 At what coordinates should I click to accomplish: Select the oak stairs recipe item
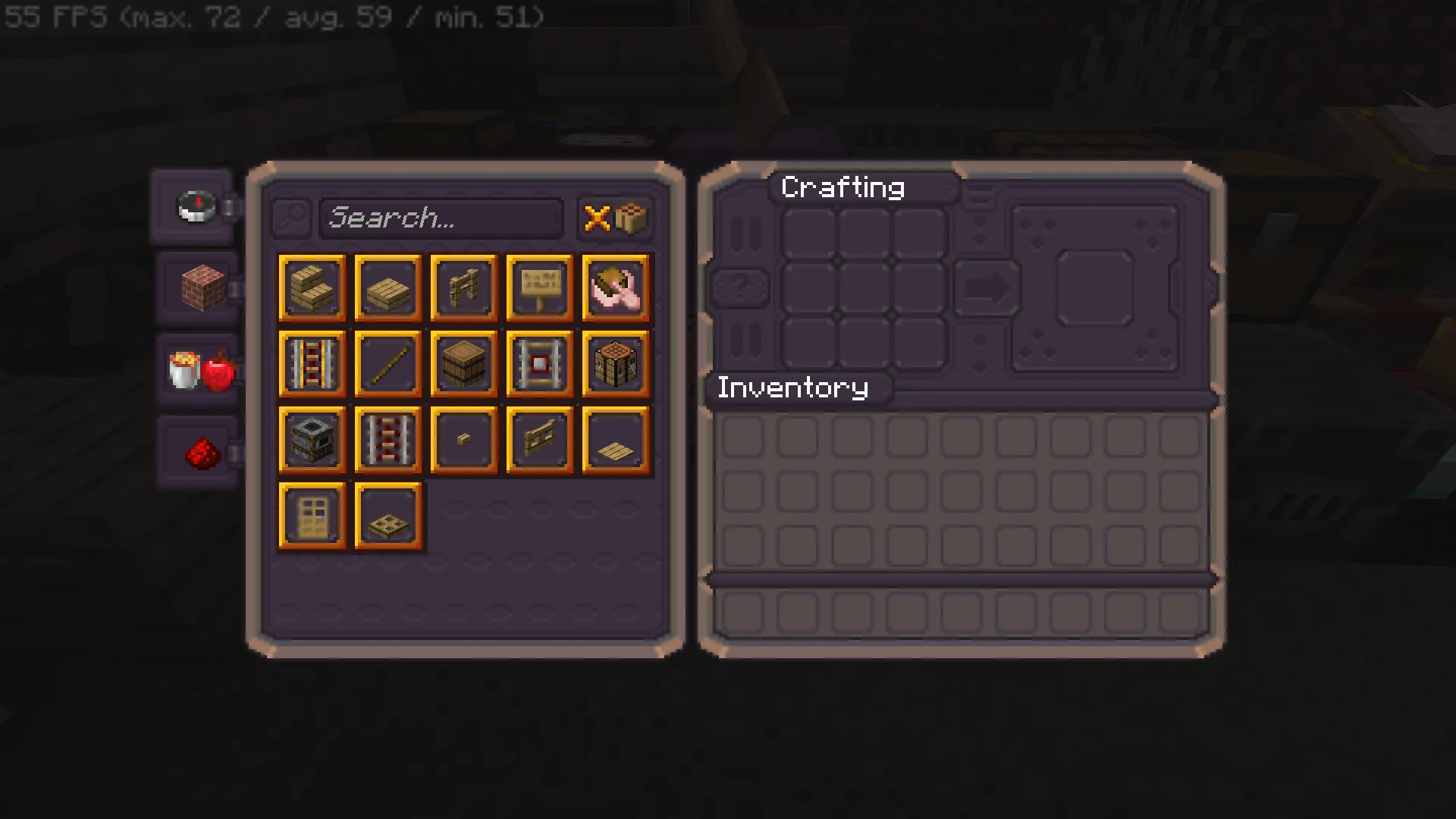312,288
